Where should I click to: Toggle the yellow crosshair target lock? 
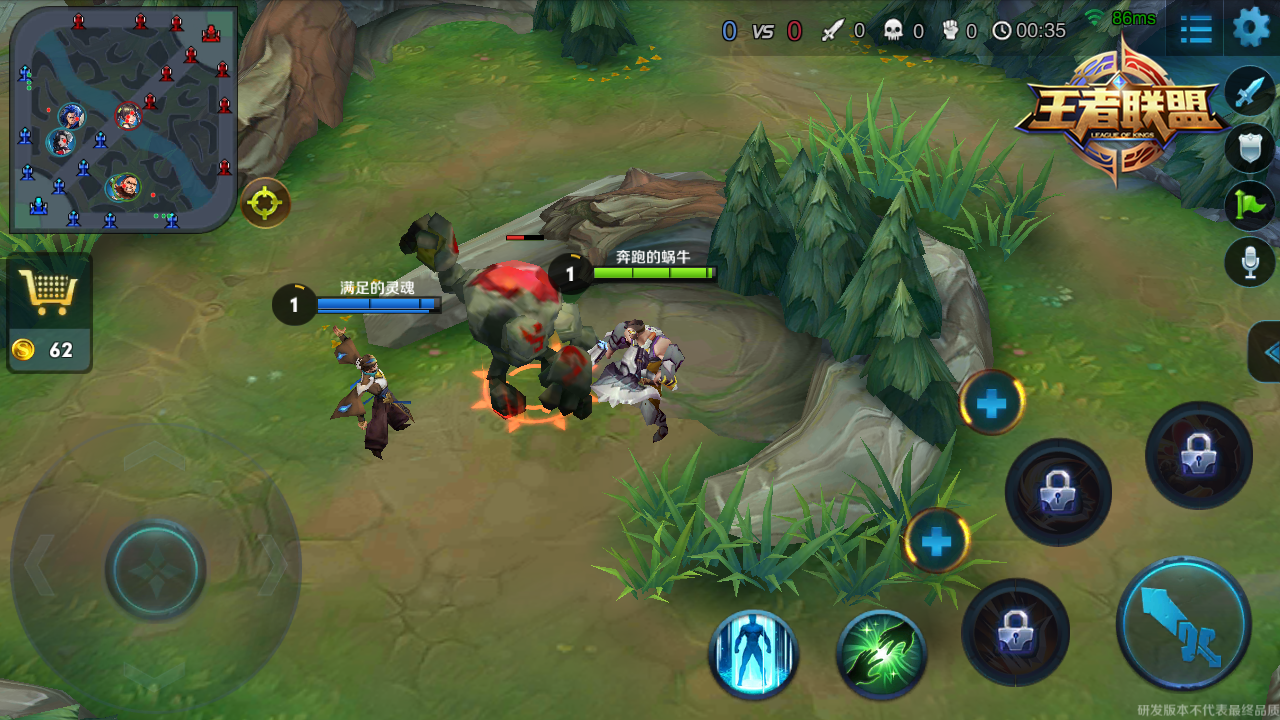click(x=265, y=203)
